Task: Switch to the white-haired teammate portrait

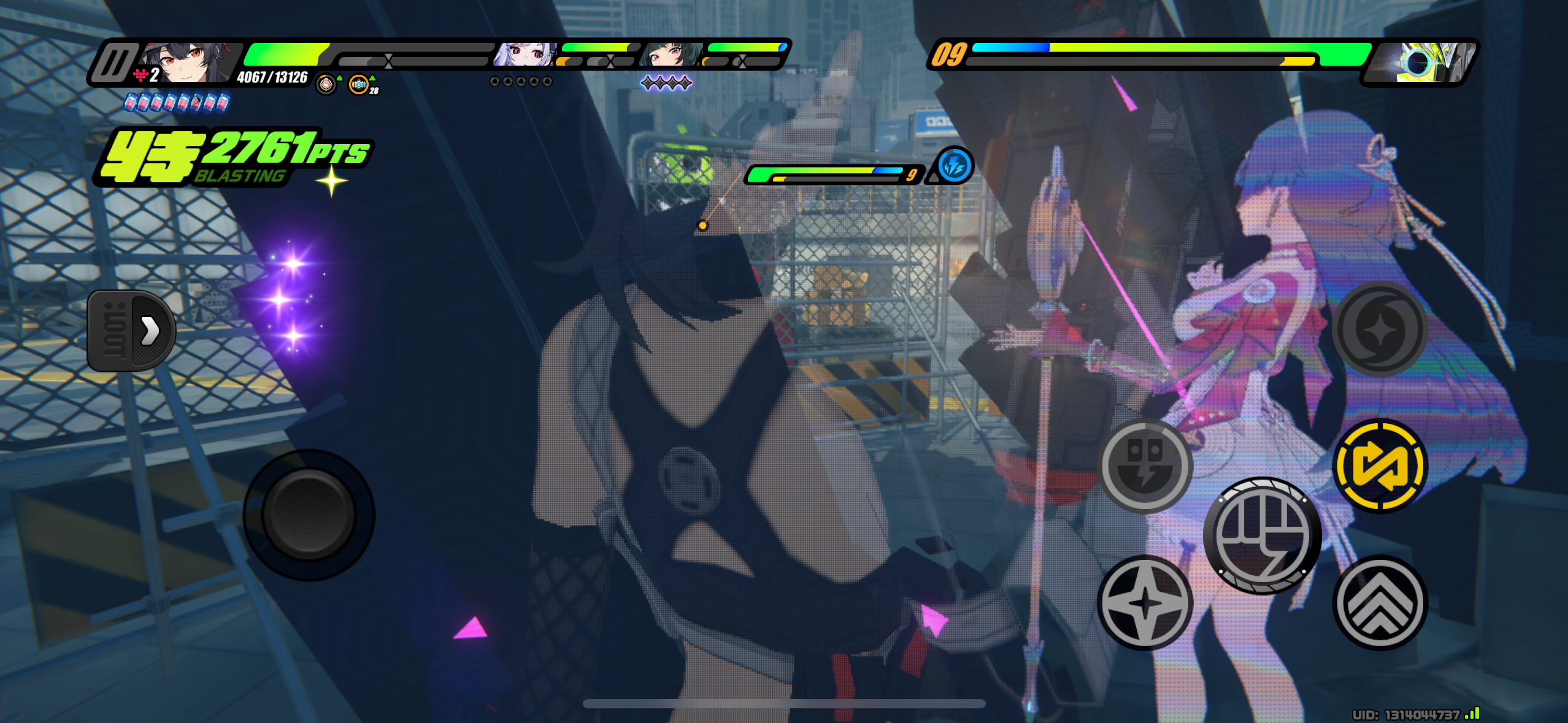Action: coord(525,55)
